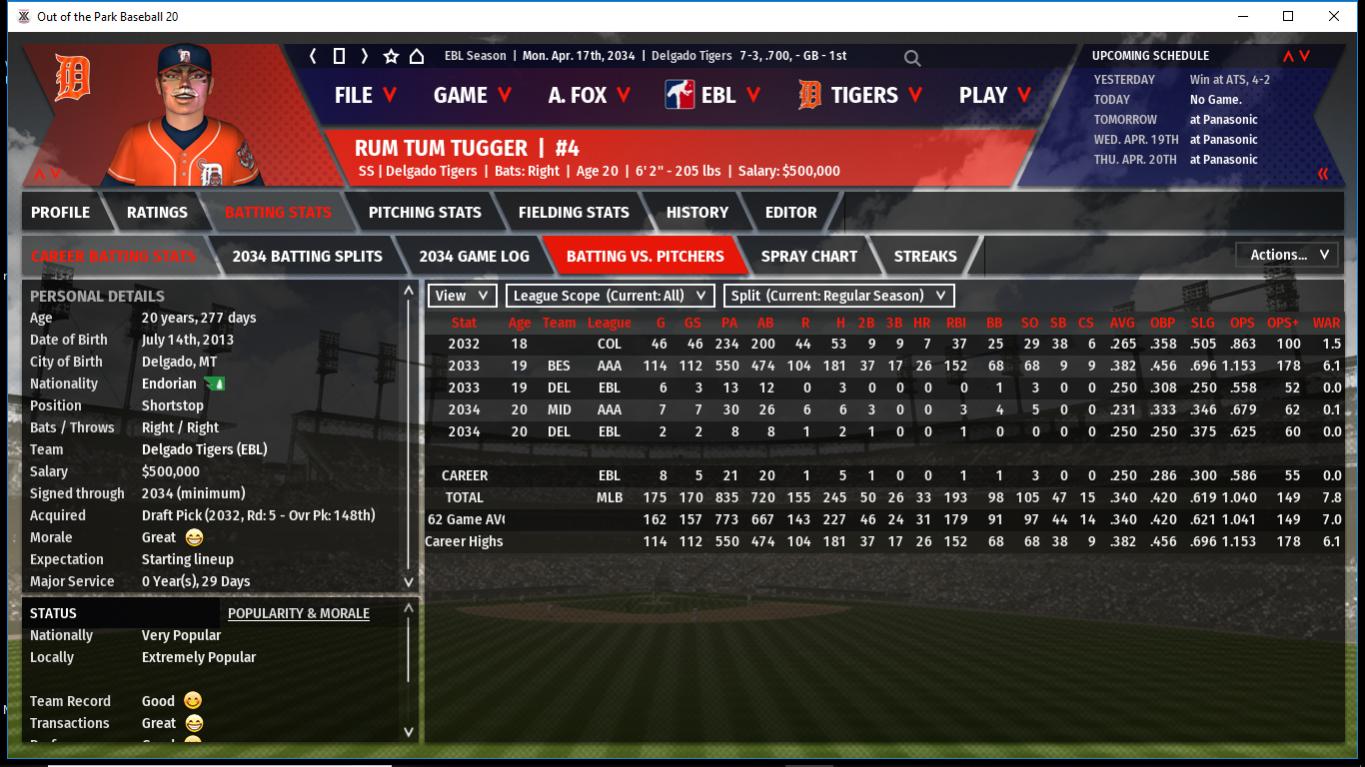Viewport: 1365px width, 767px height.
Task: Open the EBL league menu
Action: point(713,95)
